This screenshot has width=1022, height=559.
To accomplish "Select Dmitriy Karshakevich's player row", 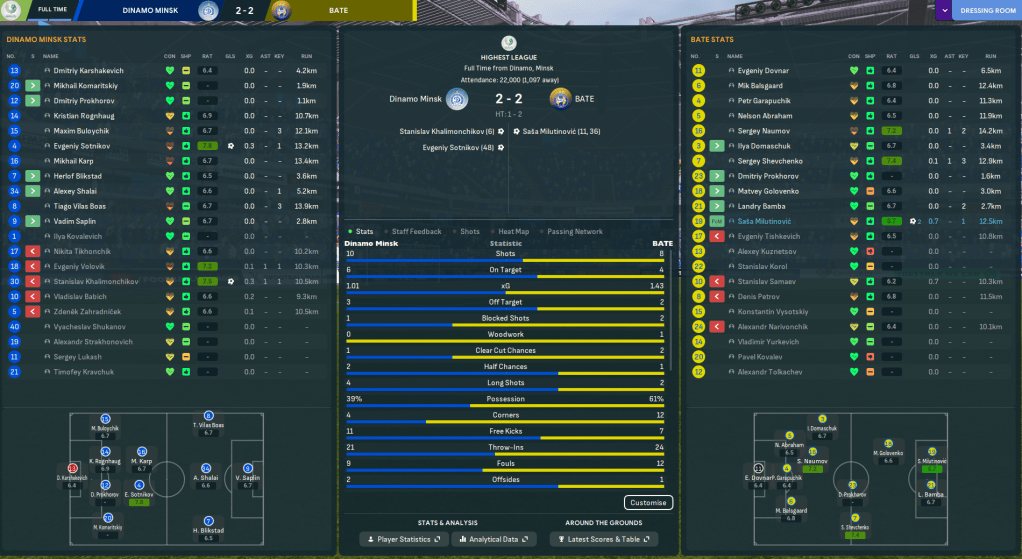I will pyautogui.click(x=88, y=71).
